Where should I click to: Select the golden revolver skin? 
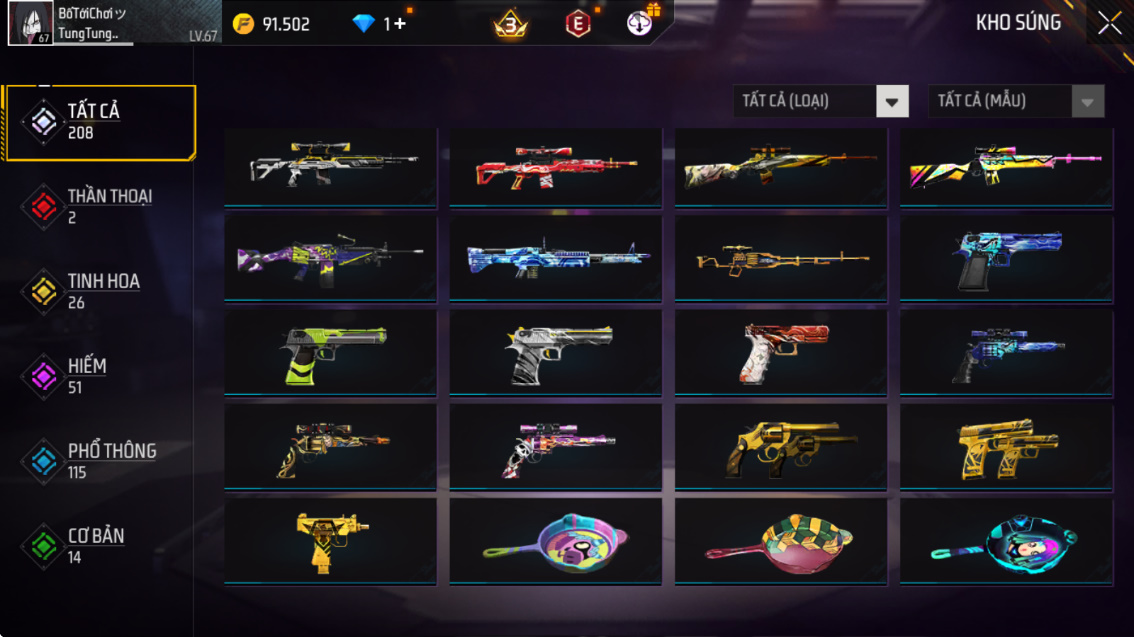coord(781,447)
